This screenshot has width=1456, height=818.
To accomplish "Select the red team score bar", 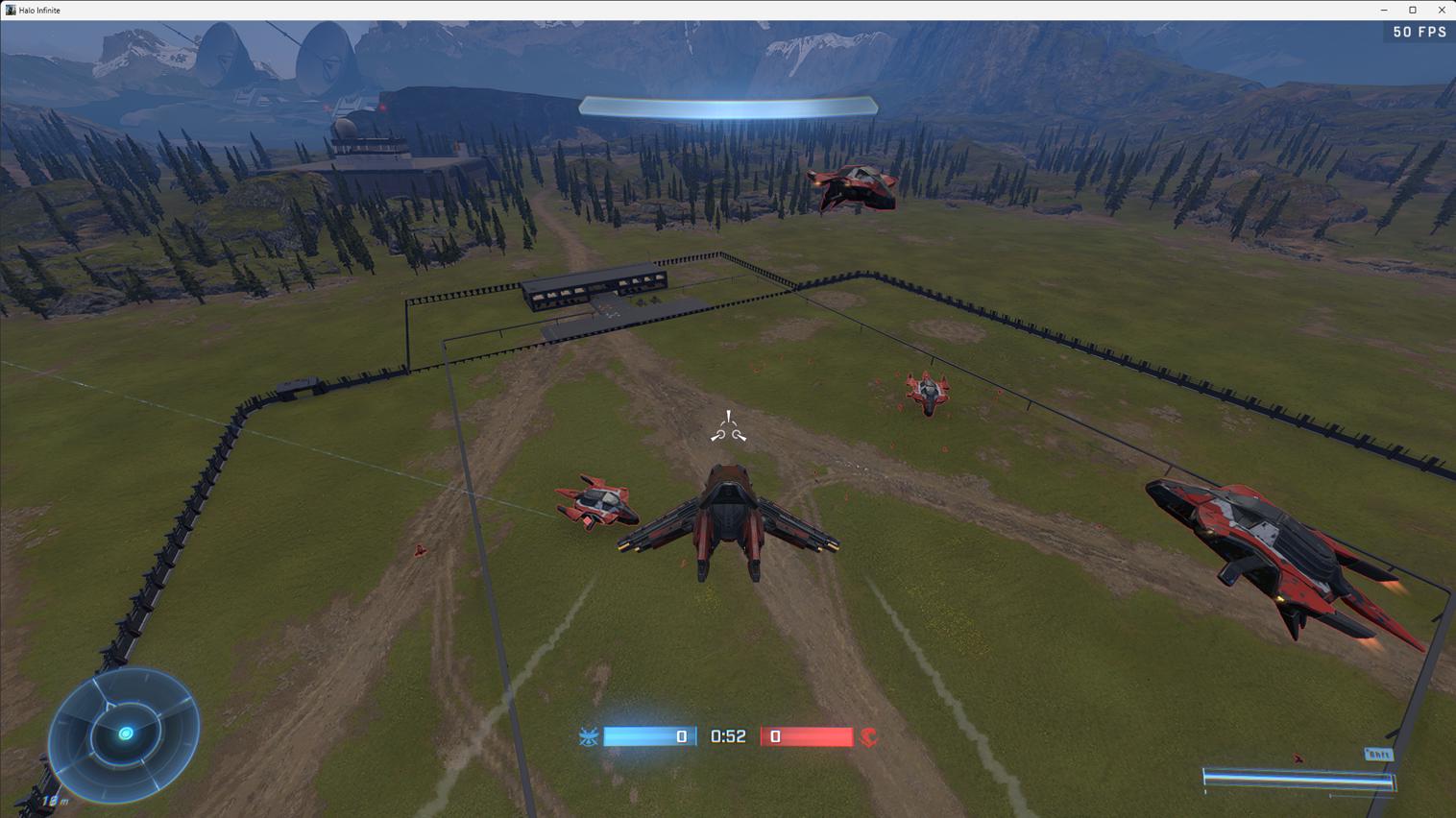I will pyautogui.click(x=809, y=736).
